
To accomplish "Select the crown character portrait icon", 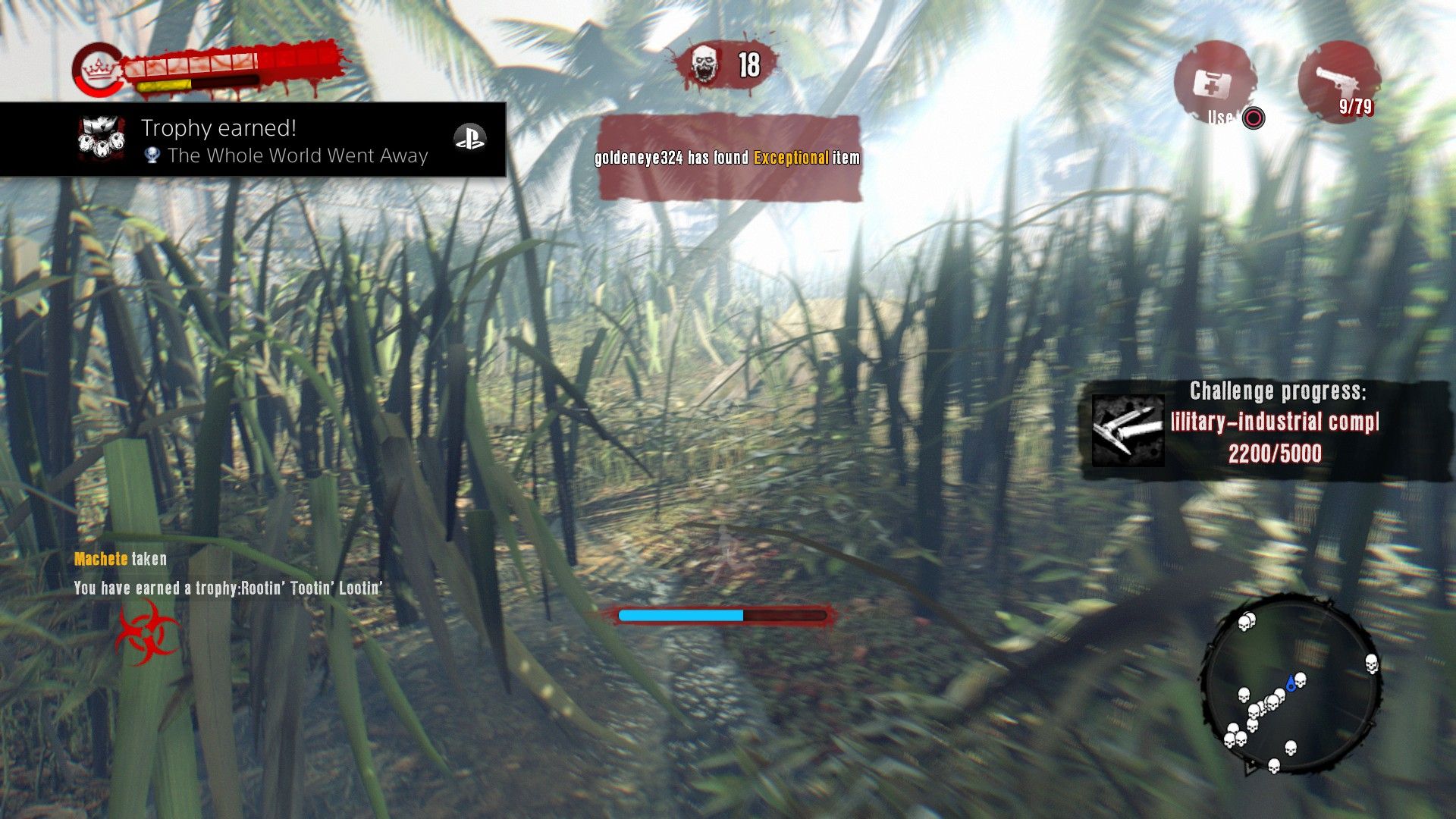I will [x=96, y=70].
